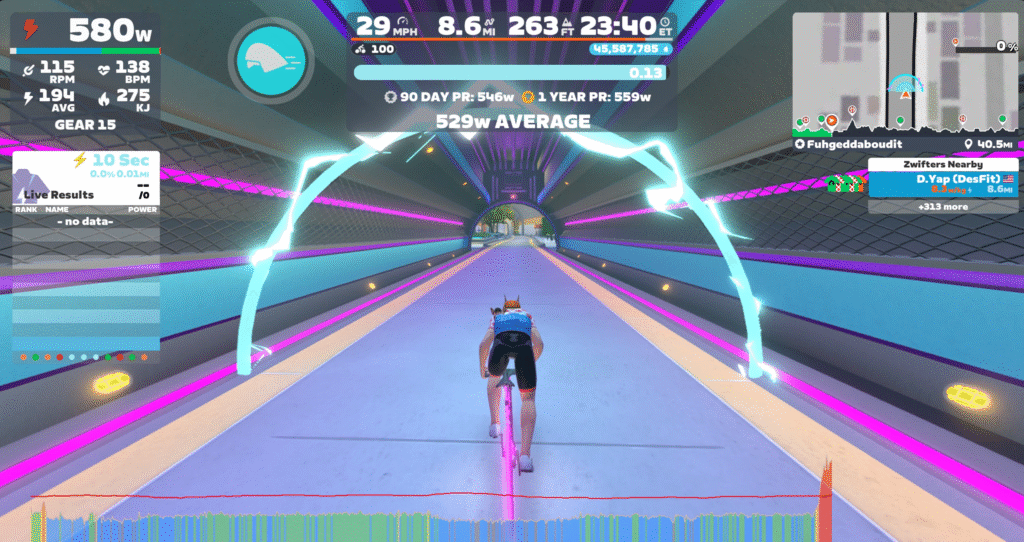Activate the aero helmet power-up

[270, 60]
